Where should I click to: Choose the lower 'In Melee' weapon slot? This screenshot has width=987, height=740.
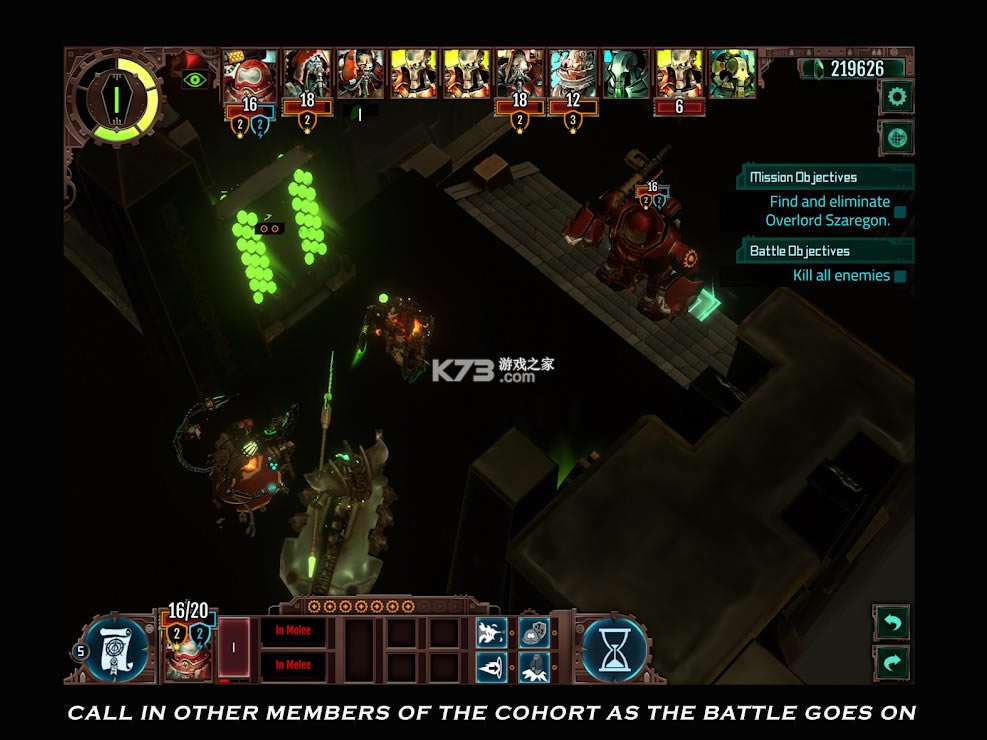point(293,665)
